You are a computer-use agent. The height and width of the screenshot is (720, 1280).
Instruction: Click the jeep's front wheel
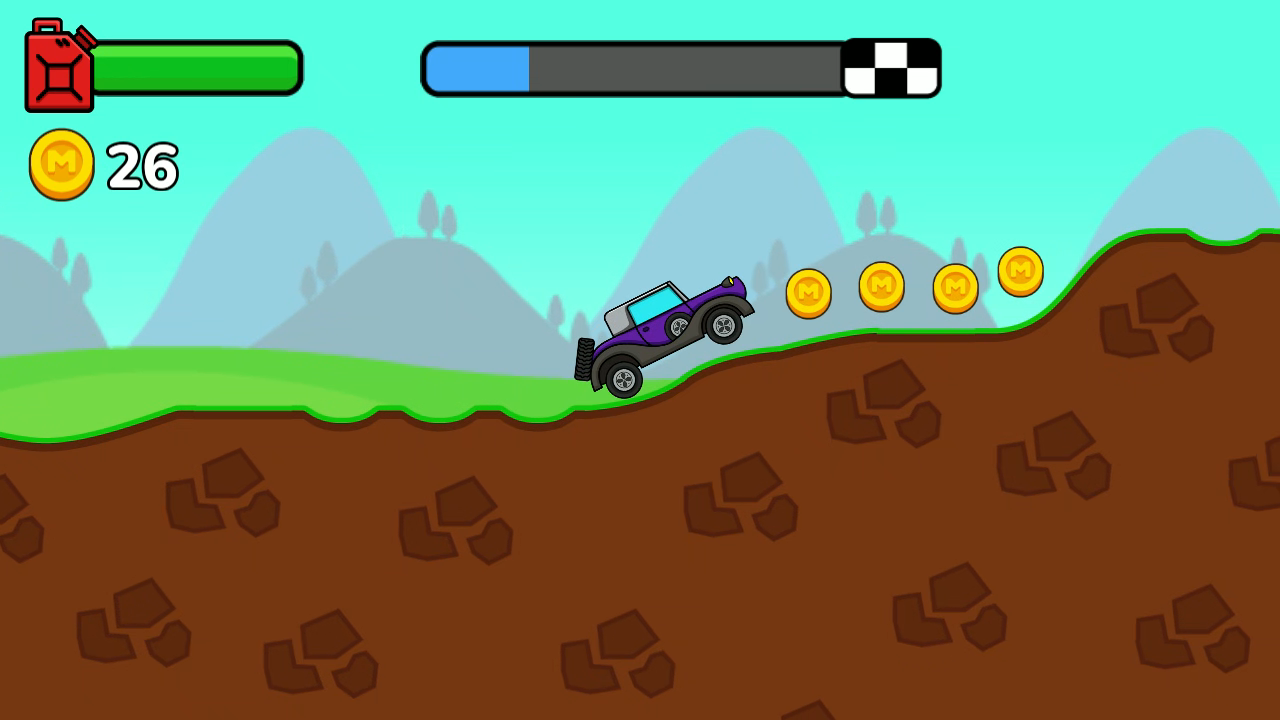click(x=722, y=327)
